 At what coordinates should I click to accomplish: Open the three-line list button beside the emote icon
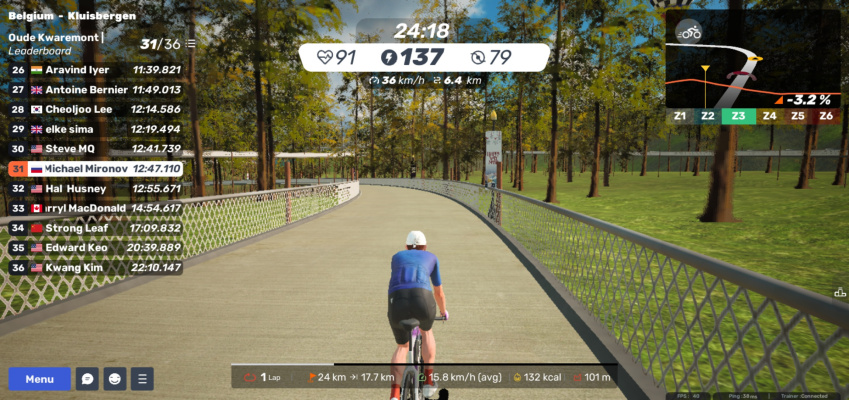click(143, 379)
